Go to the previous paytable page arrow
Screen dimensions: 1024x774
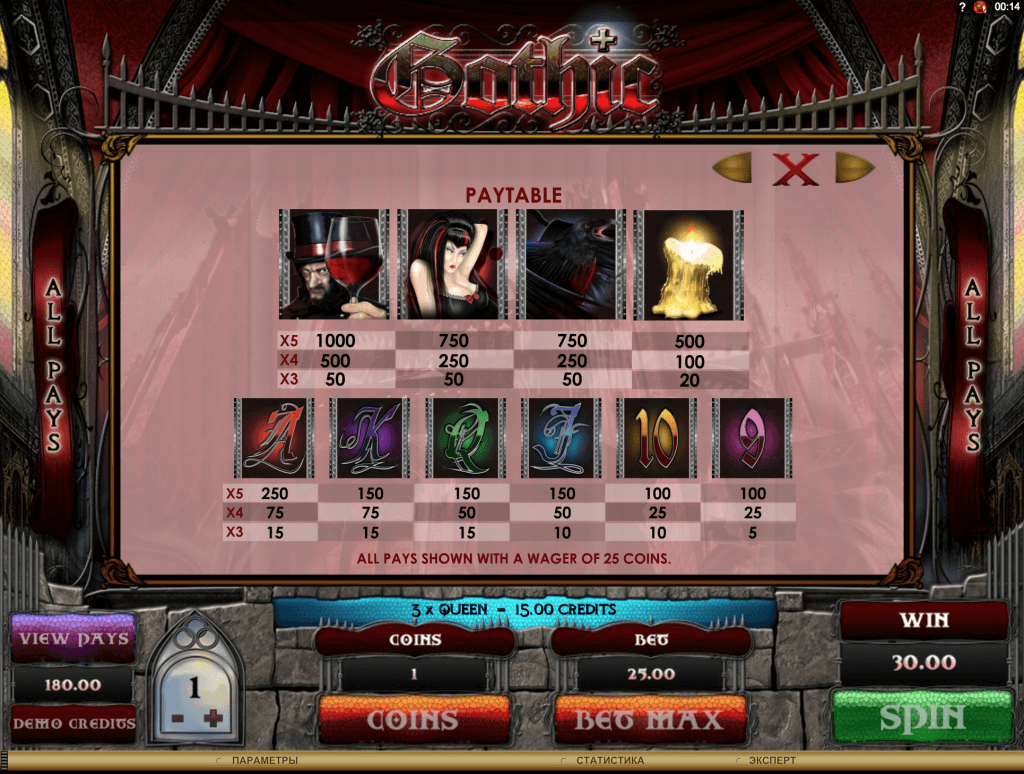point(732,167)
